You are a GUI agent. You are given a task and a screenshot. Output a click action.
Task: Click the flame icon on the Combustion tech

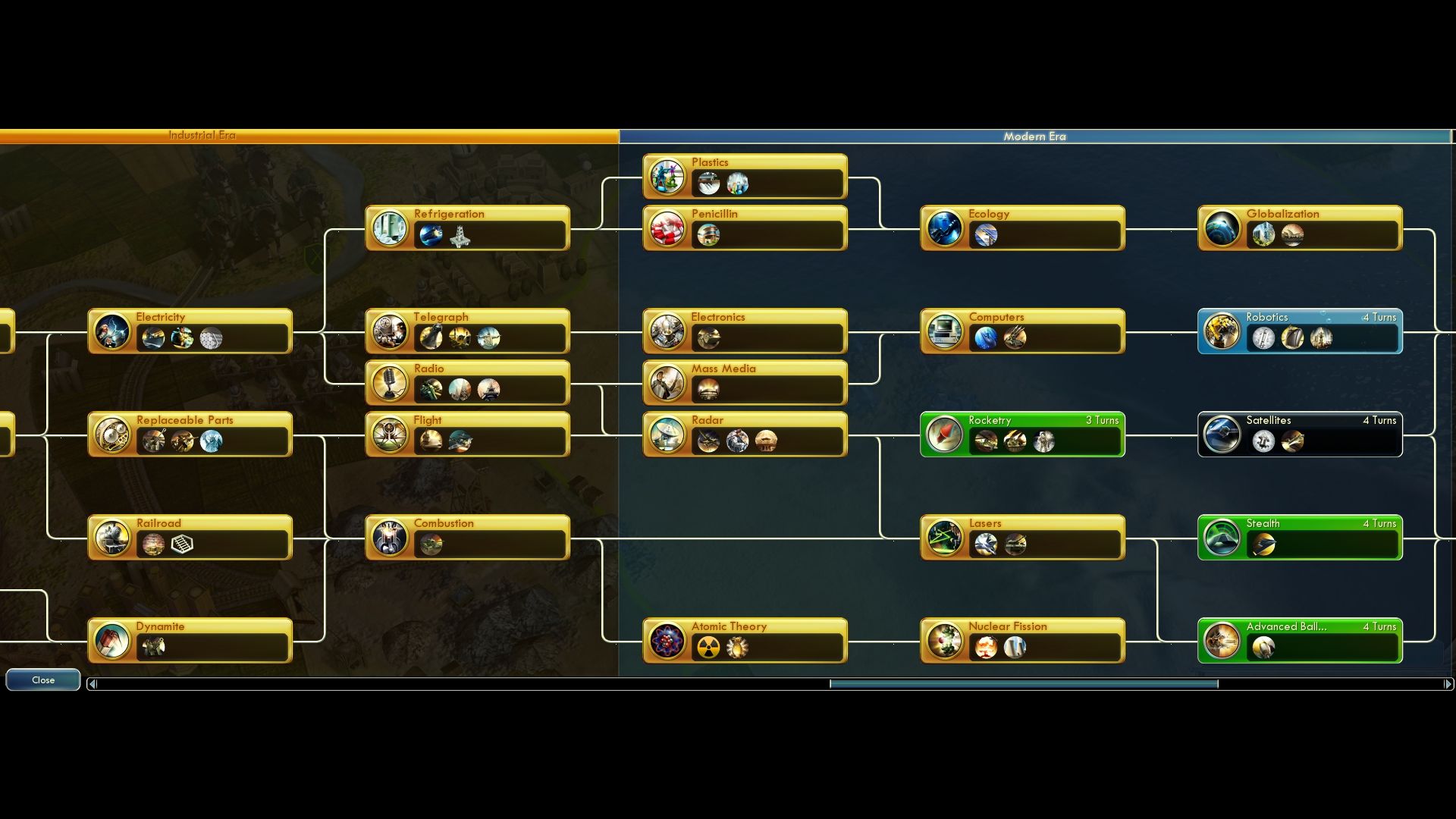[x=389, y=538]
